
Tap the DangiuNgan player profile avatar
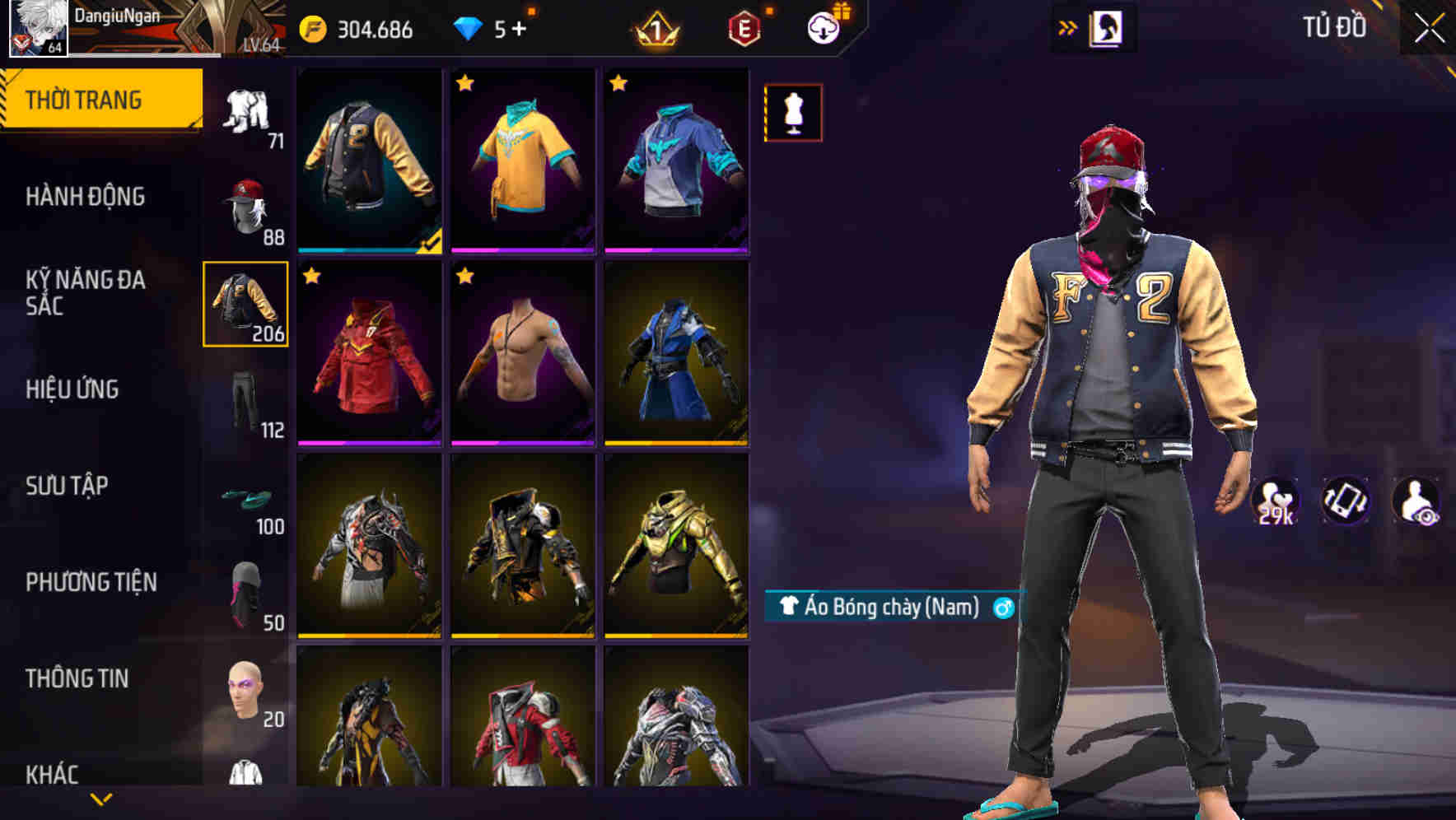(x=39, y=29)
